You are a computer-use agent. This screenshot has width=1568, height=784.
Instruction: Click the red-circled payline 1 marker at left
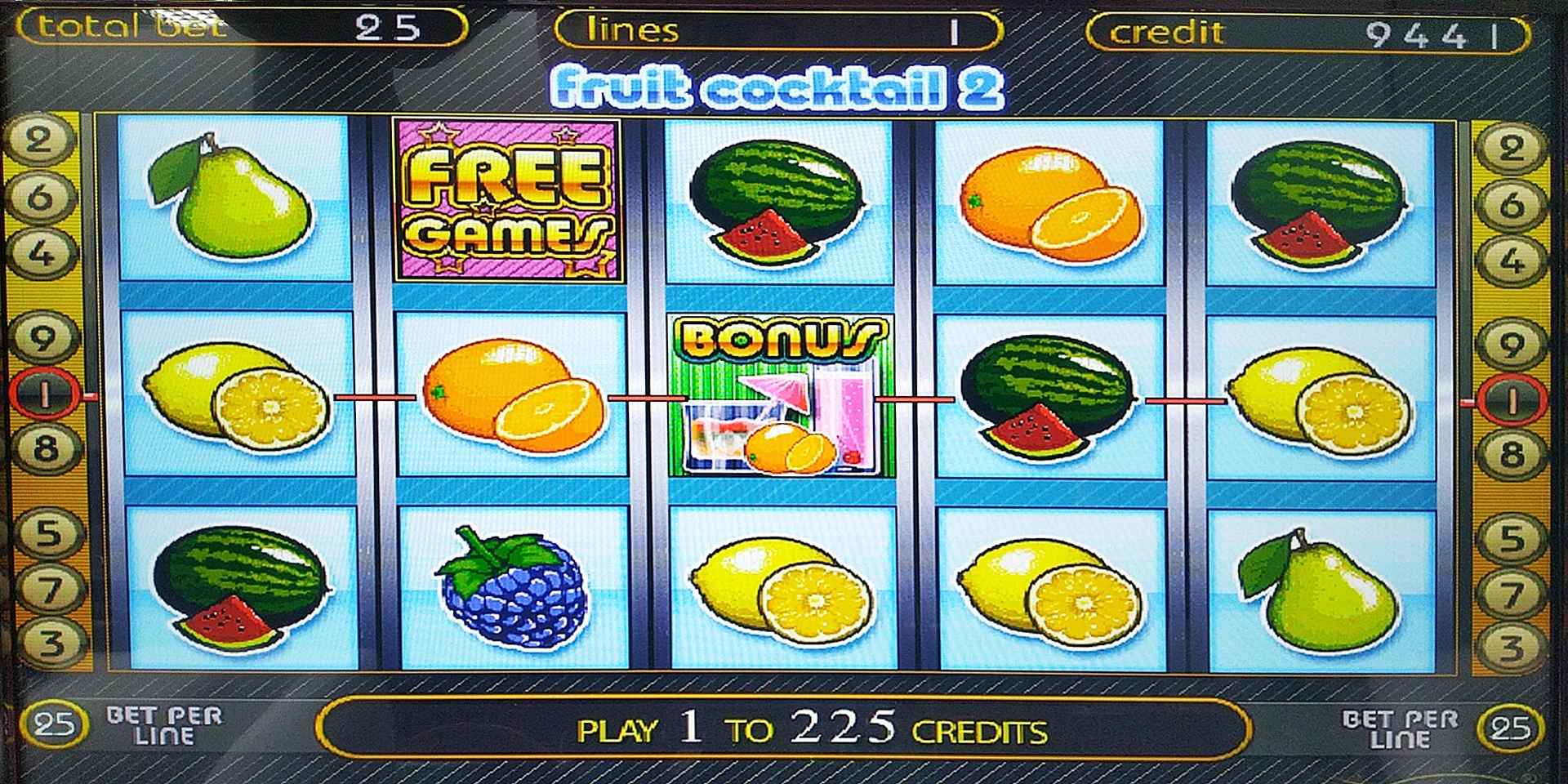tap(44, 395)
